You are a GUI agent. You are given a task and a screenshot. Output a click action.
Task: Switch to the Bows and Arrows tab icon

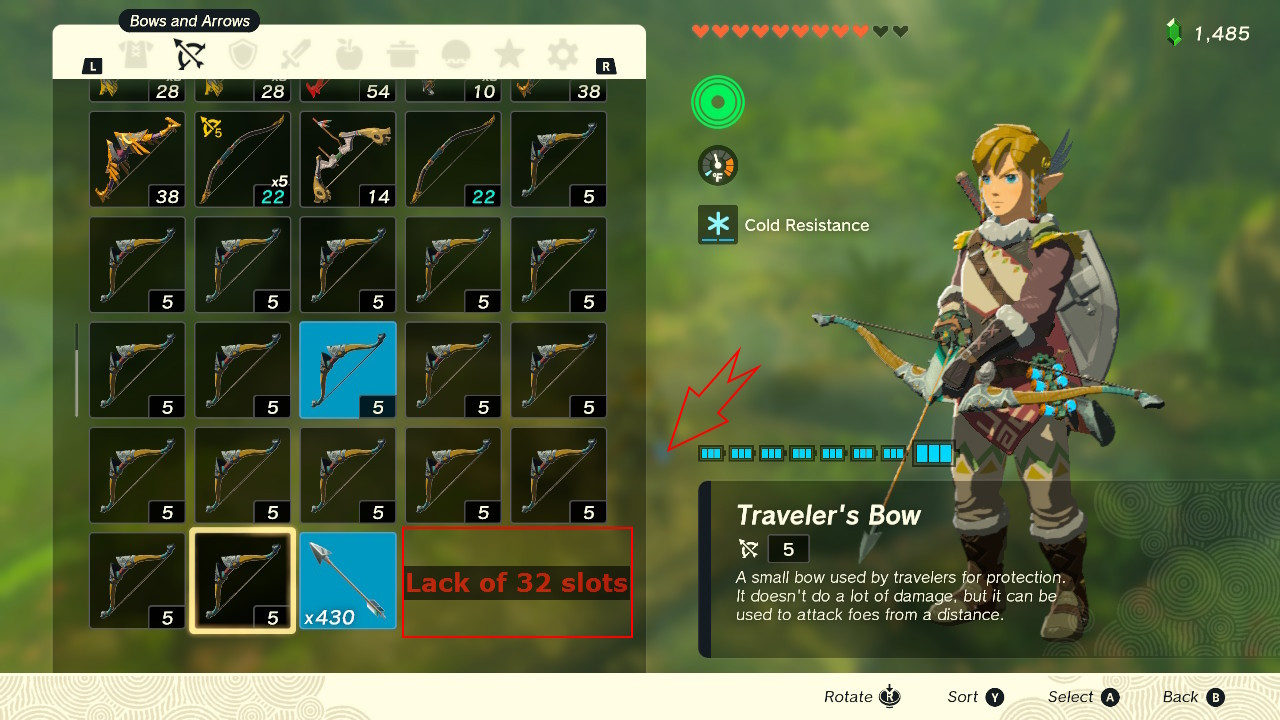coord(190,55)
